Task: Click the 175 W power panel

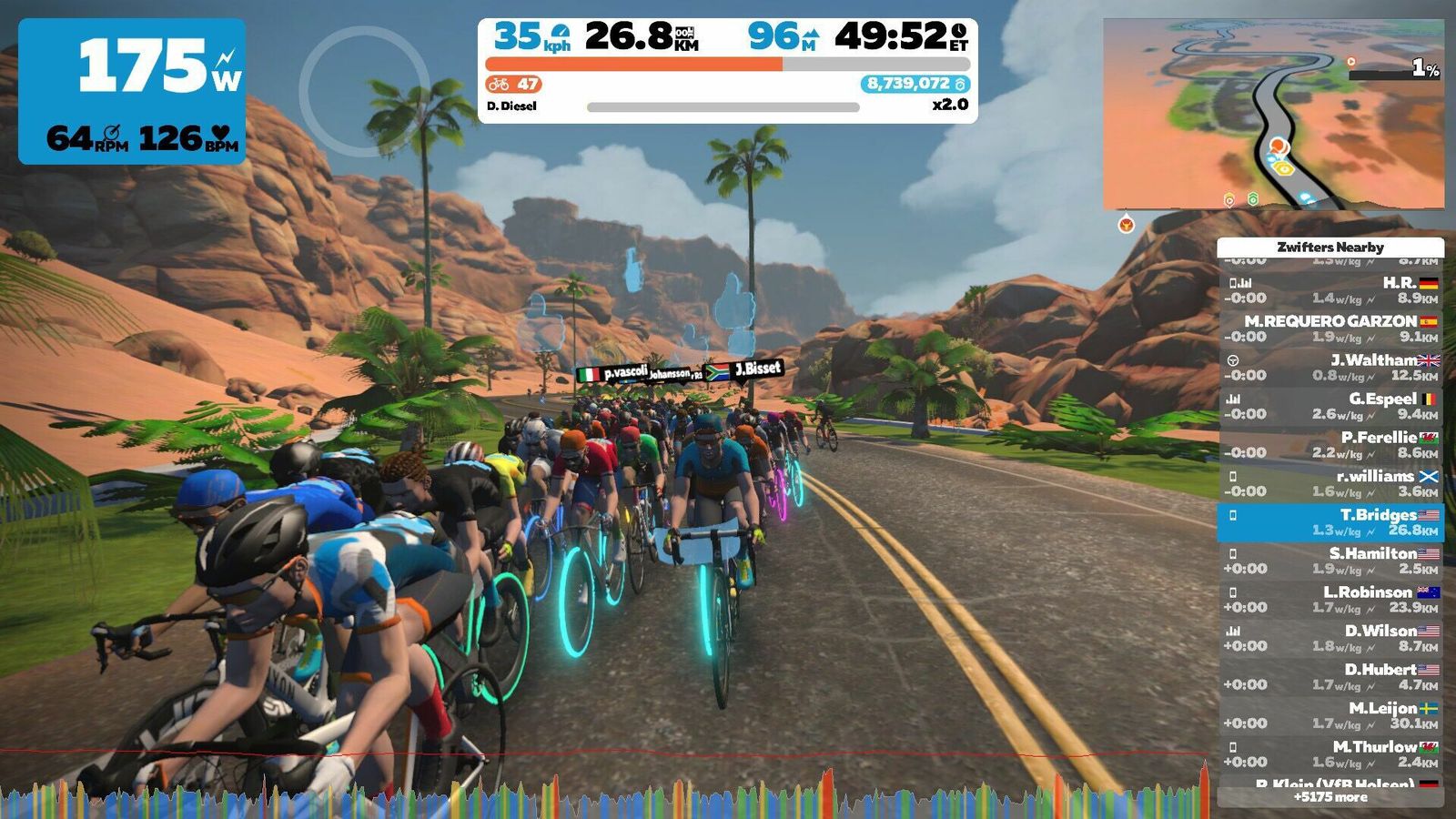Action: pos(132,91)
